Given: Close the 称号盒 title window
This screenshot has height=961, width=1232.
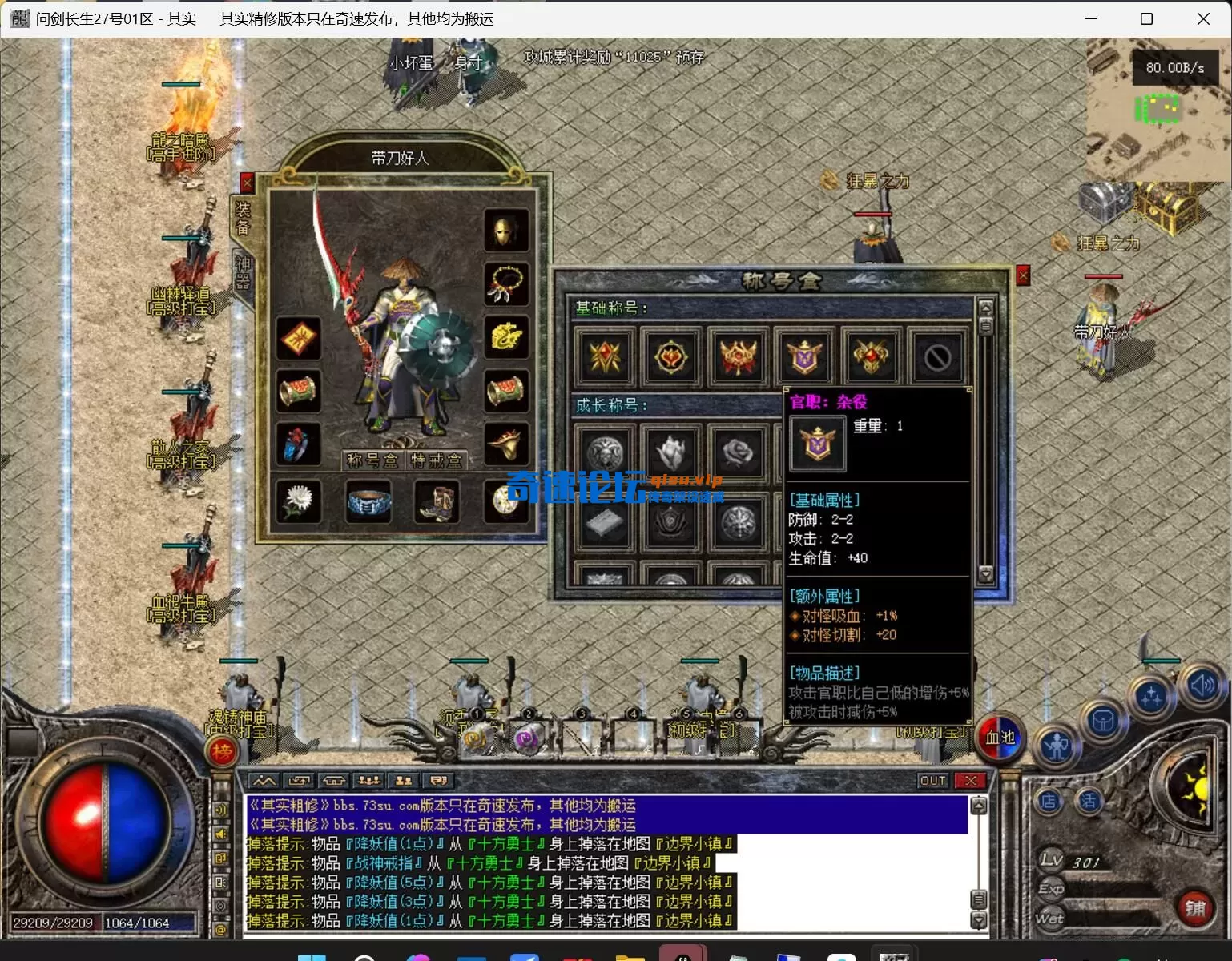Looking at the screenshot, I should pos(1023,275).
